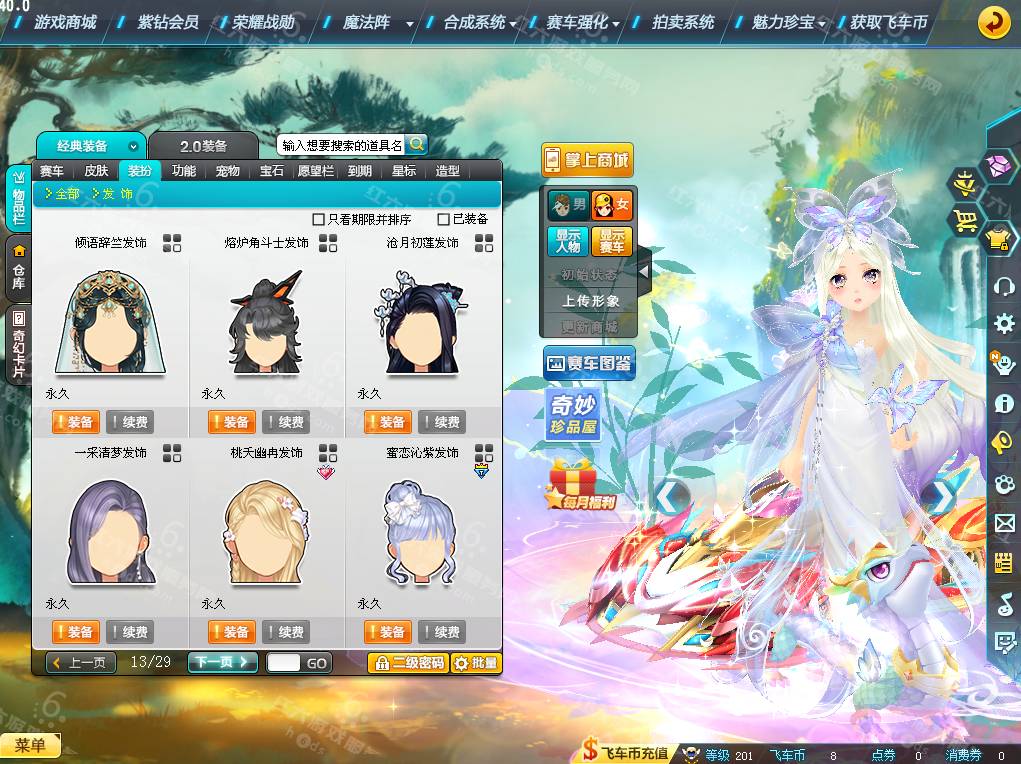Renew the 洽月初莲发饰 hair item

tap(442, 422)
